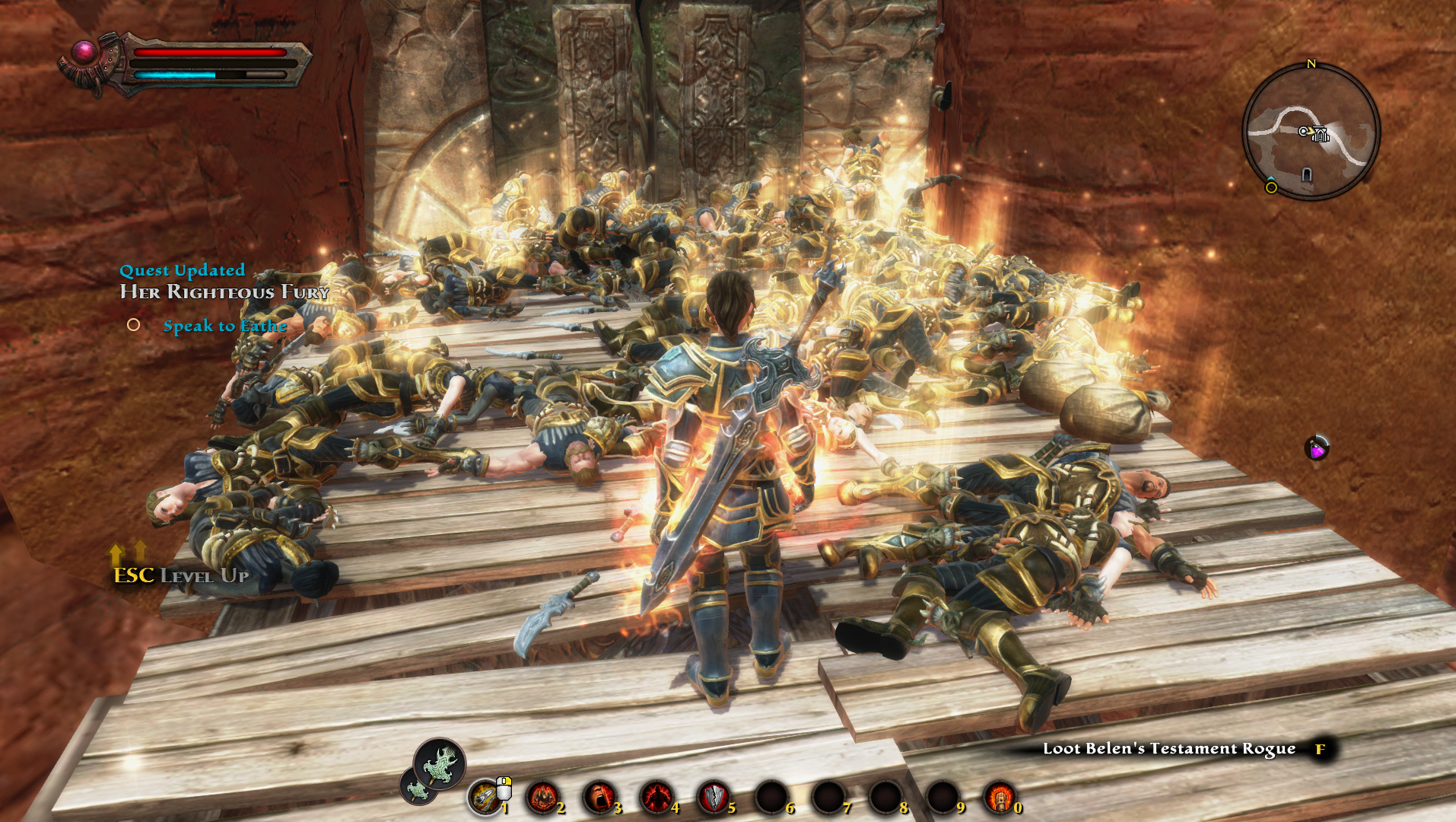
Task: Select the Speak to Eathe objective
Action: (x=224, y=326)
